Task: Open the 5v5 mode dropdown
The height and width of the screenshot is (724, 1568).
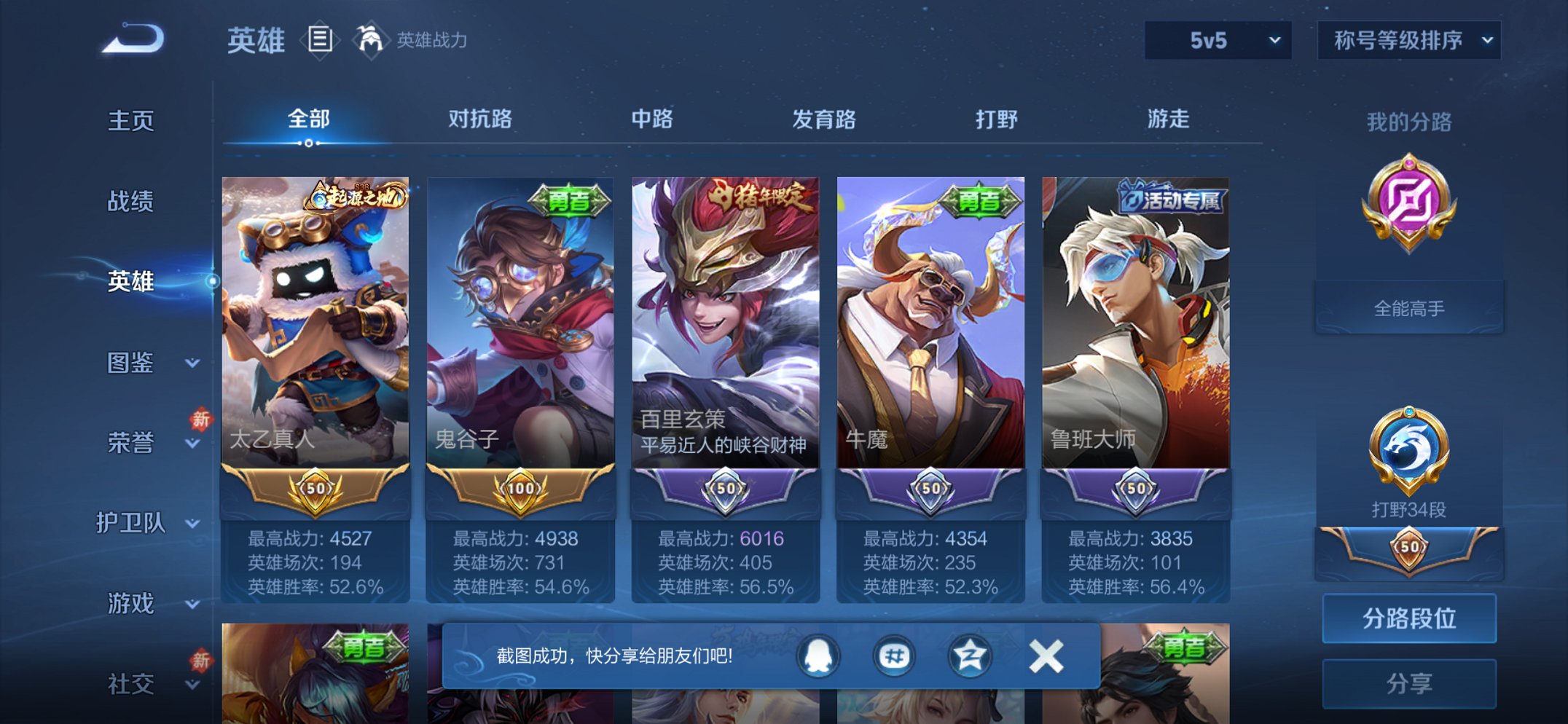Action: pyautogui.click(x=1218, y=42)
